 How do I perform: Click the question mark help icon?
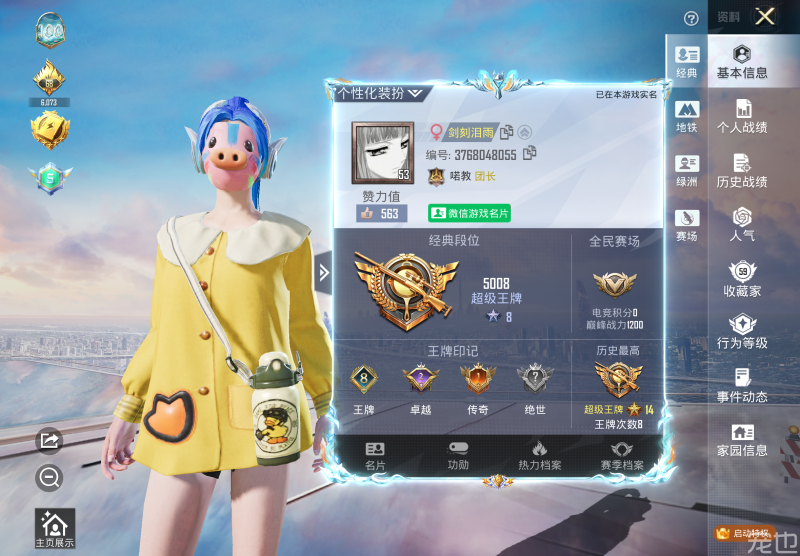[x=690, y=18]
